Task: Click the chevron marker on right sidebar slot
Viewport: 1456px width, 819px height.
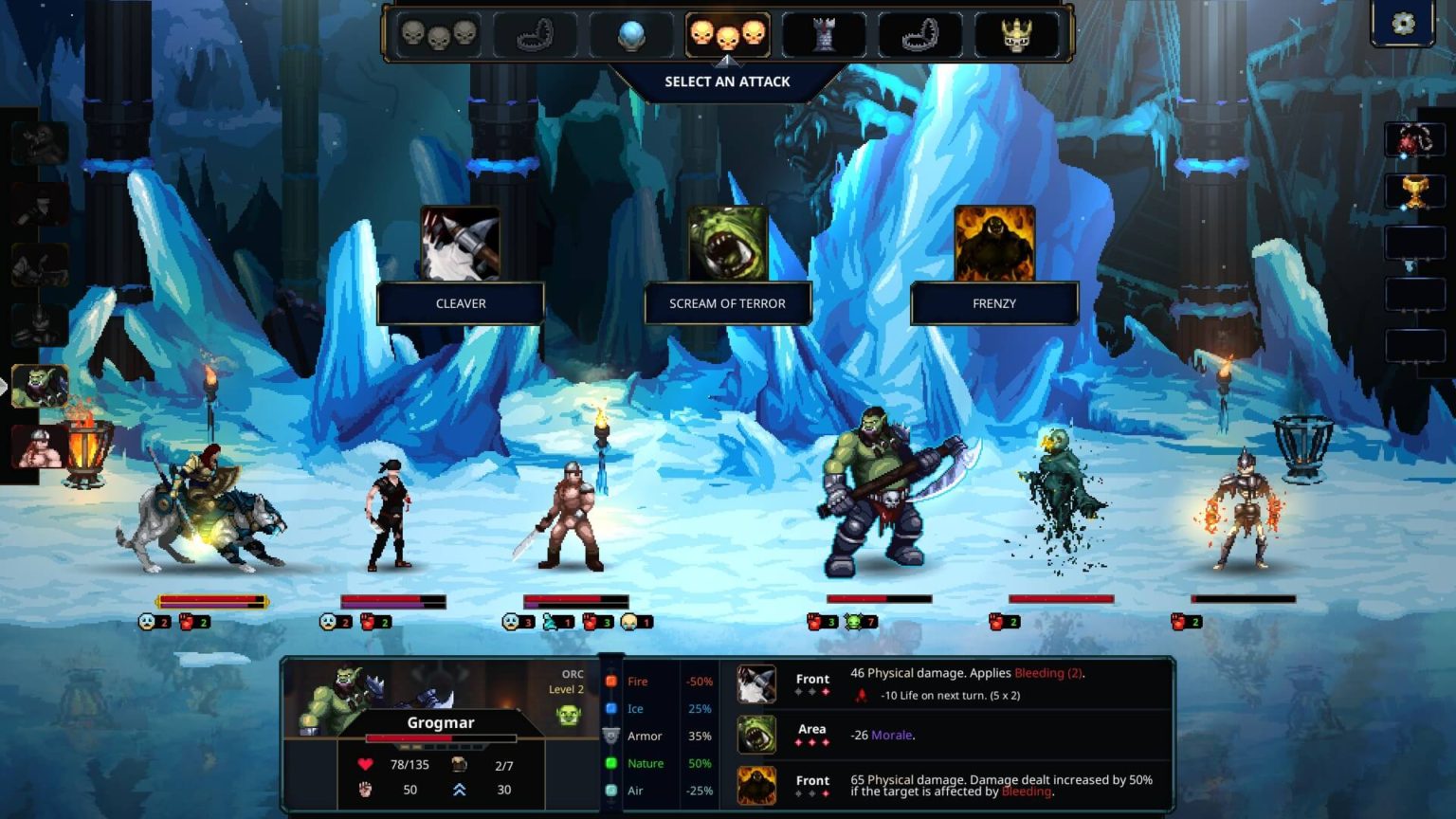Action: (1410, 264)
